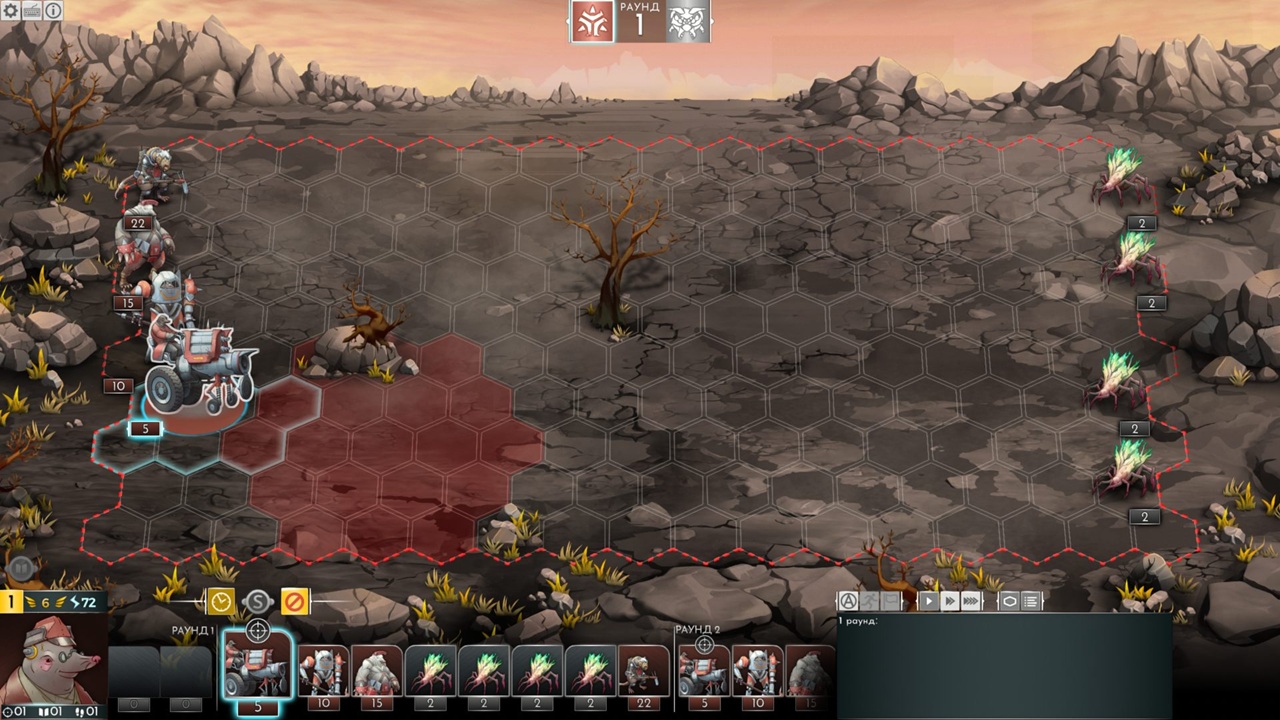1280x720 pixels.
Task: Click the flag surrender button
Action: tap(890, 601)
